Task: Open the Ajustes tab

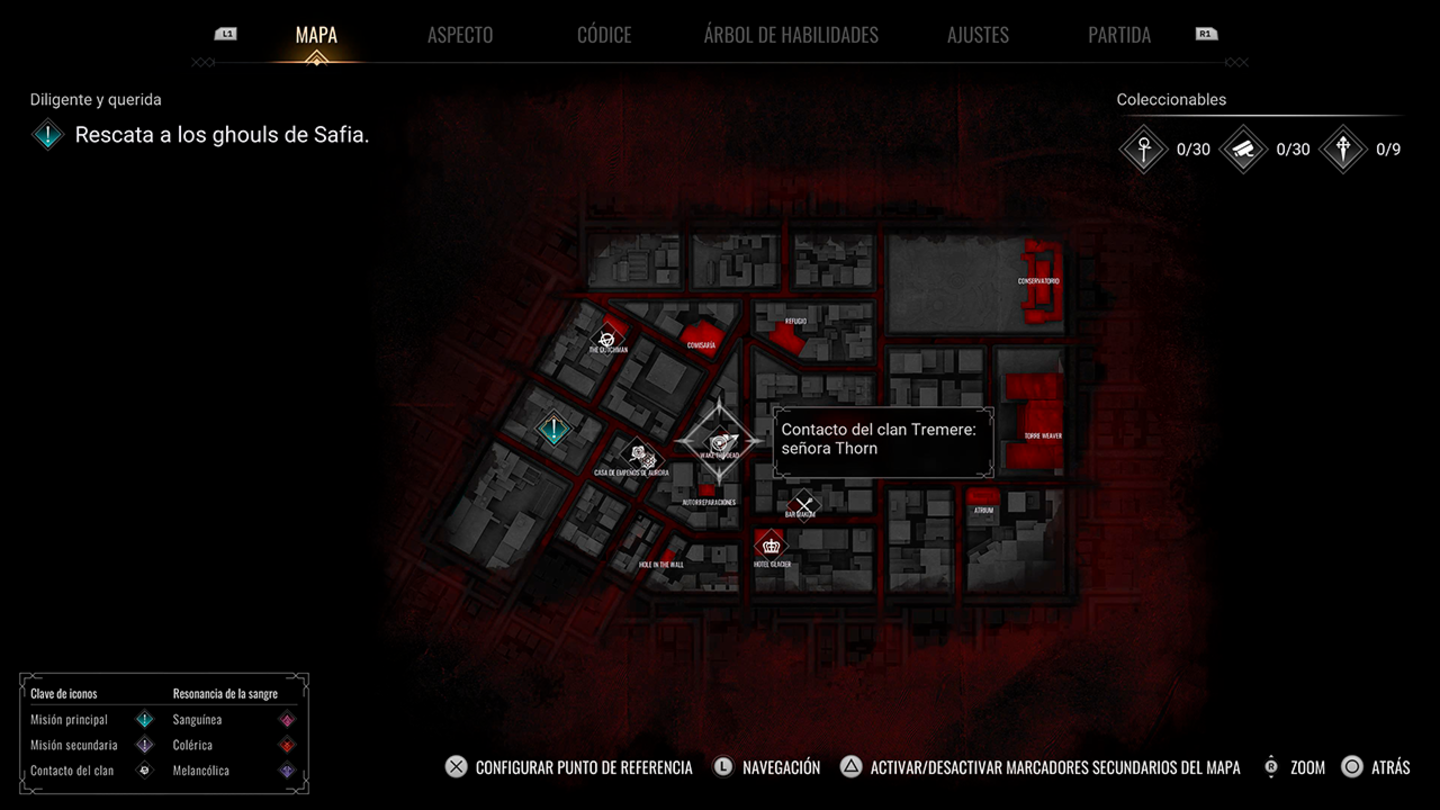Action: [x=978, y=35]
